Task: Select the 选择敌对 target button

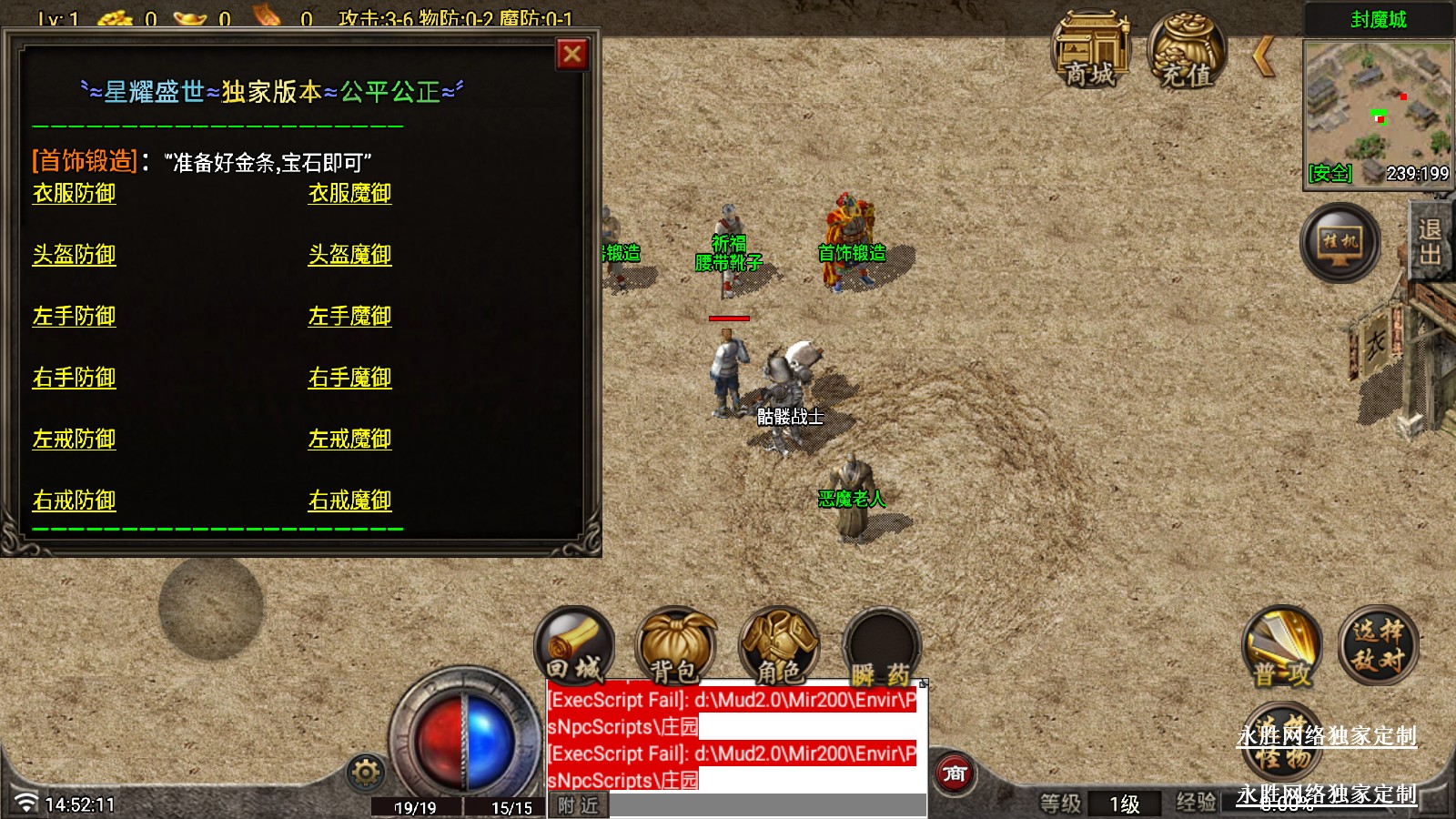Action: 1378,645
